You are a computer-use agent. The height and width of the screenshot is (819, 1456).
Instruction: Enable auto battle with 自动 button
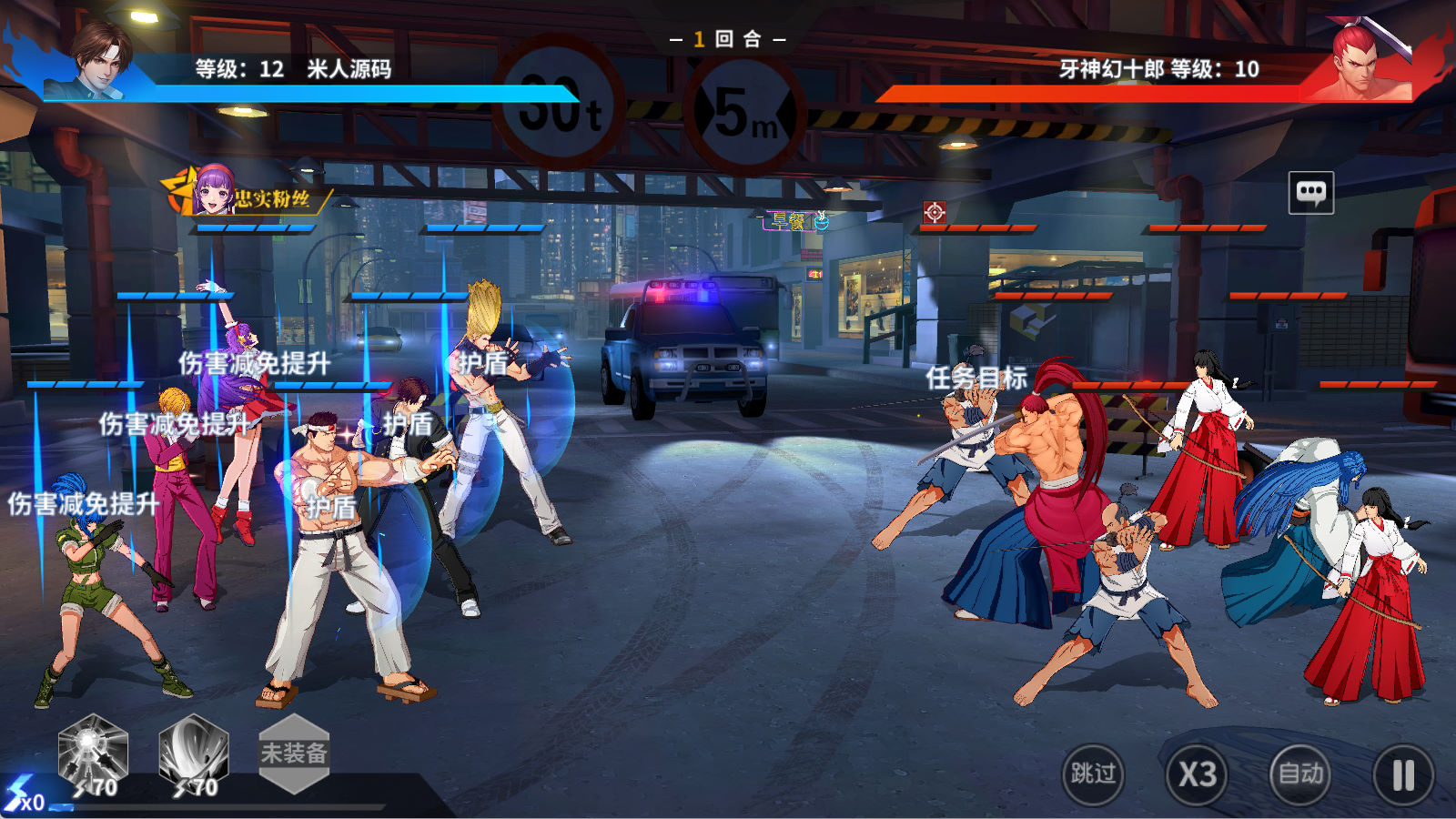tap(1300, 774)
